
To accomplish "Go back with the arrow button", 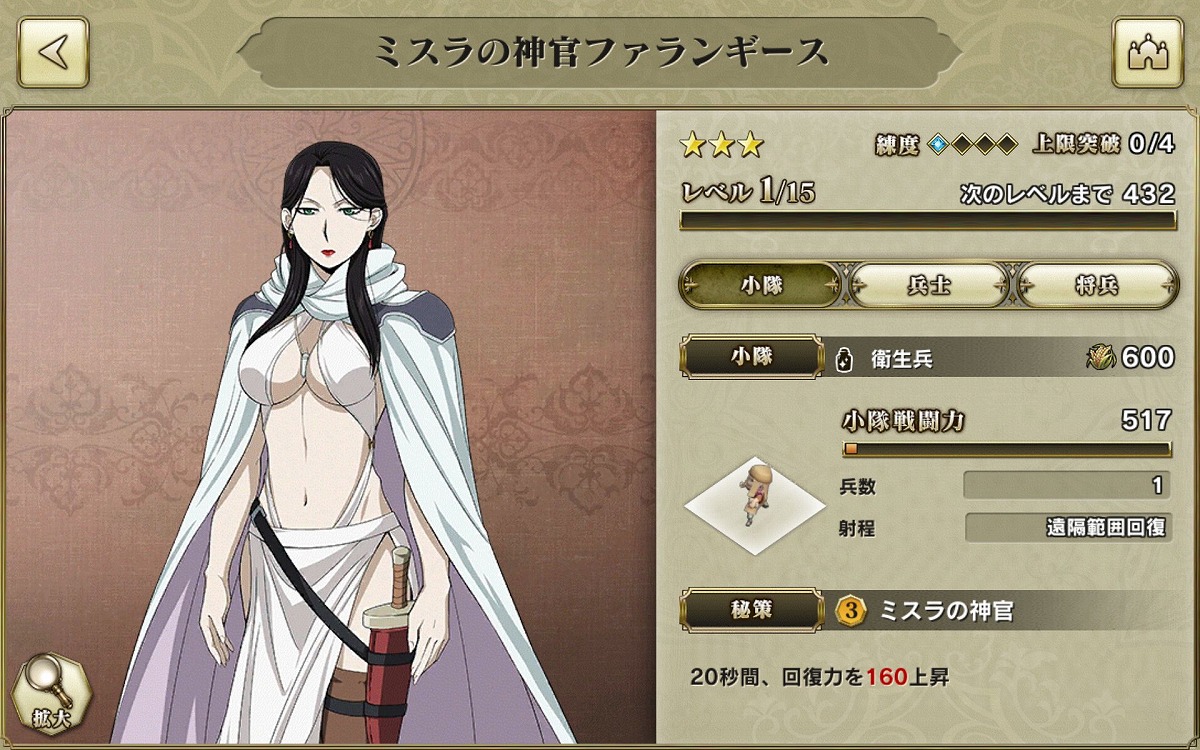I will coord(54,52).
